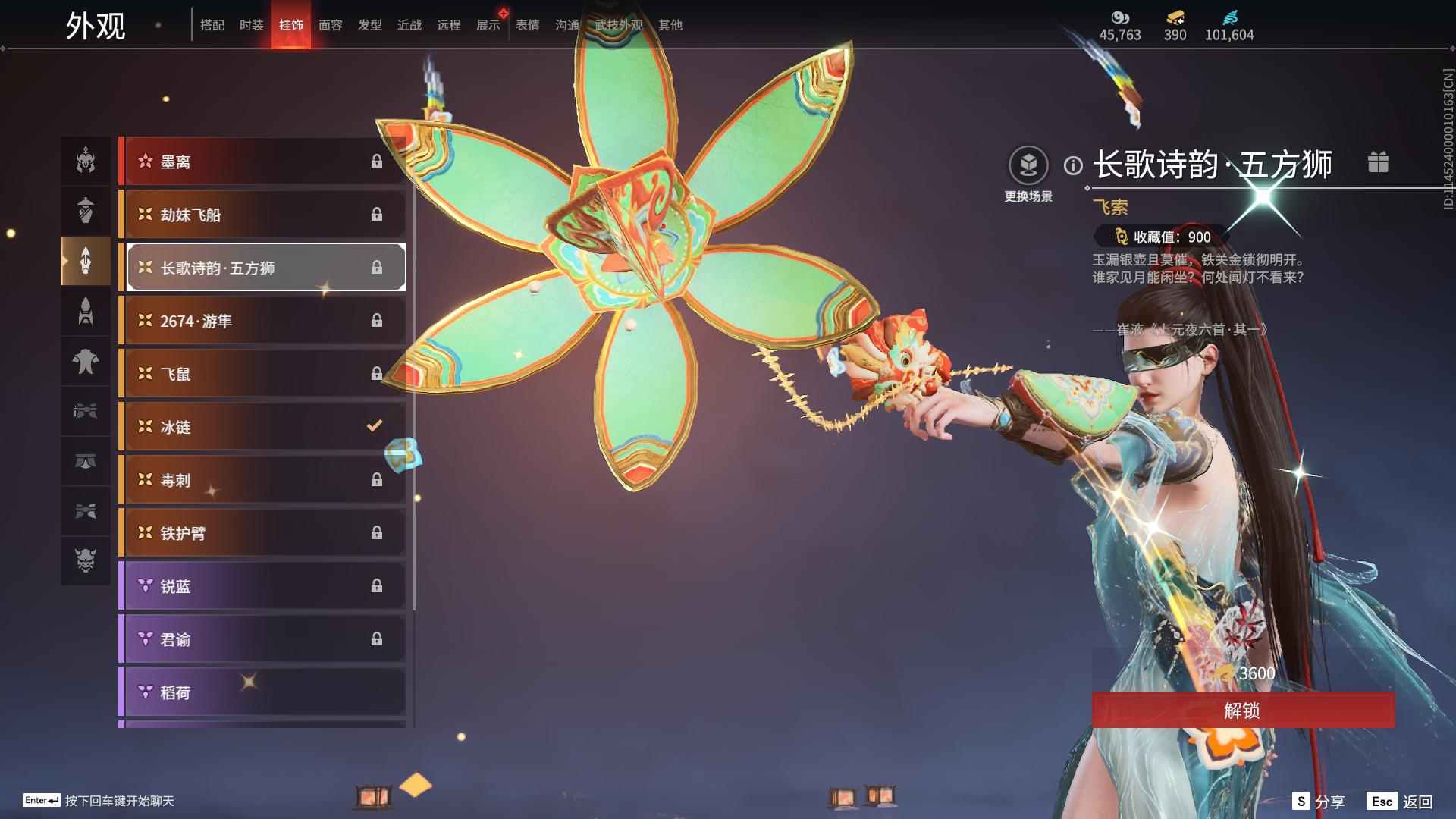
Task: Choose the purple 锐蓝 entry
Action: point(262,586)
